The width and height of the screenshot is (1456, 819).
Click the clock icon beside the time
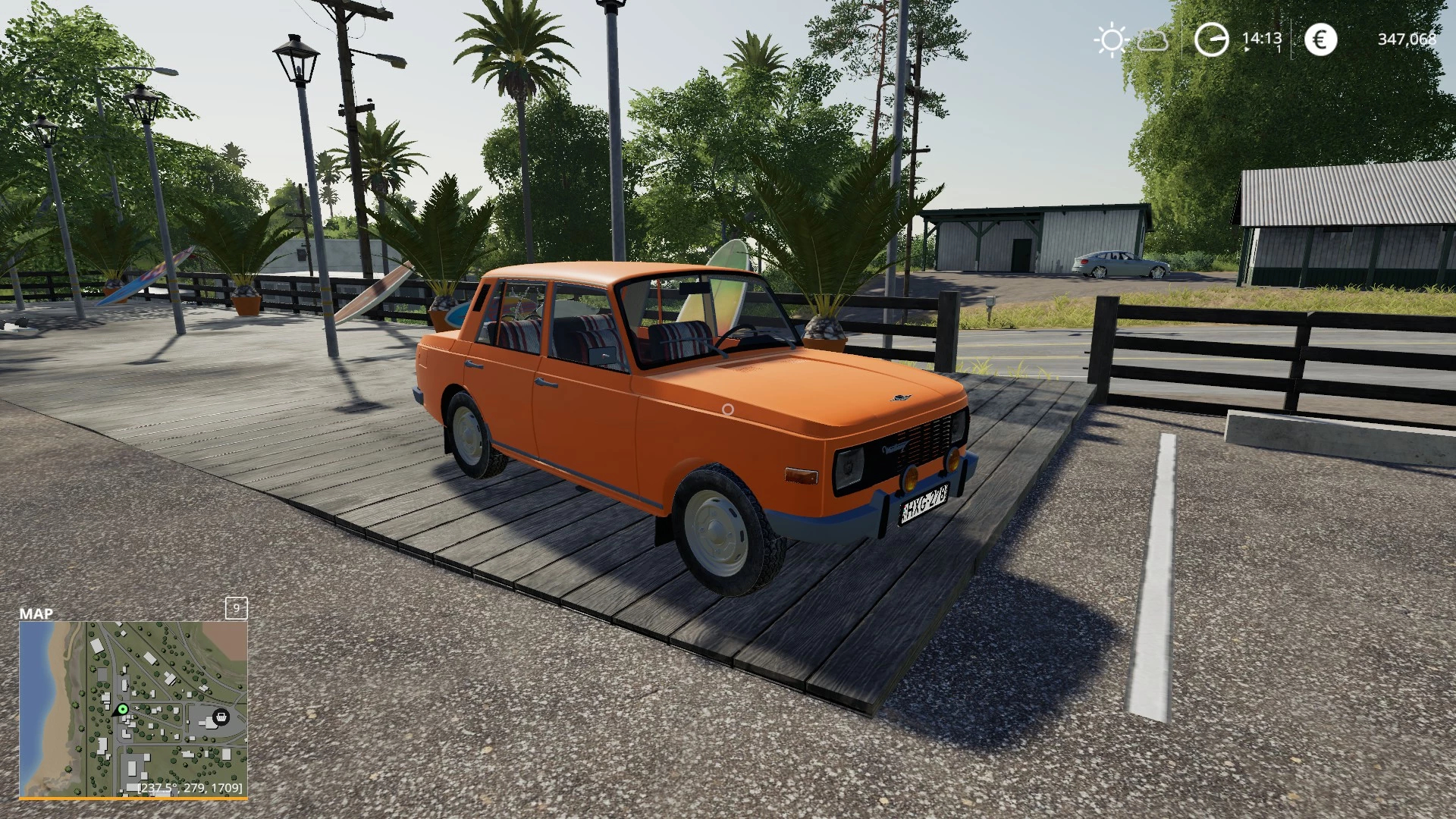pyautogui.click(x=1211, y=39)
